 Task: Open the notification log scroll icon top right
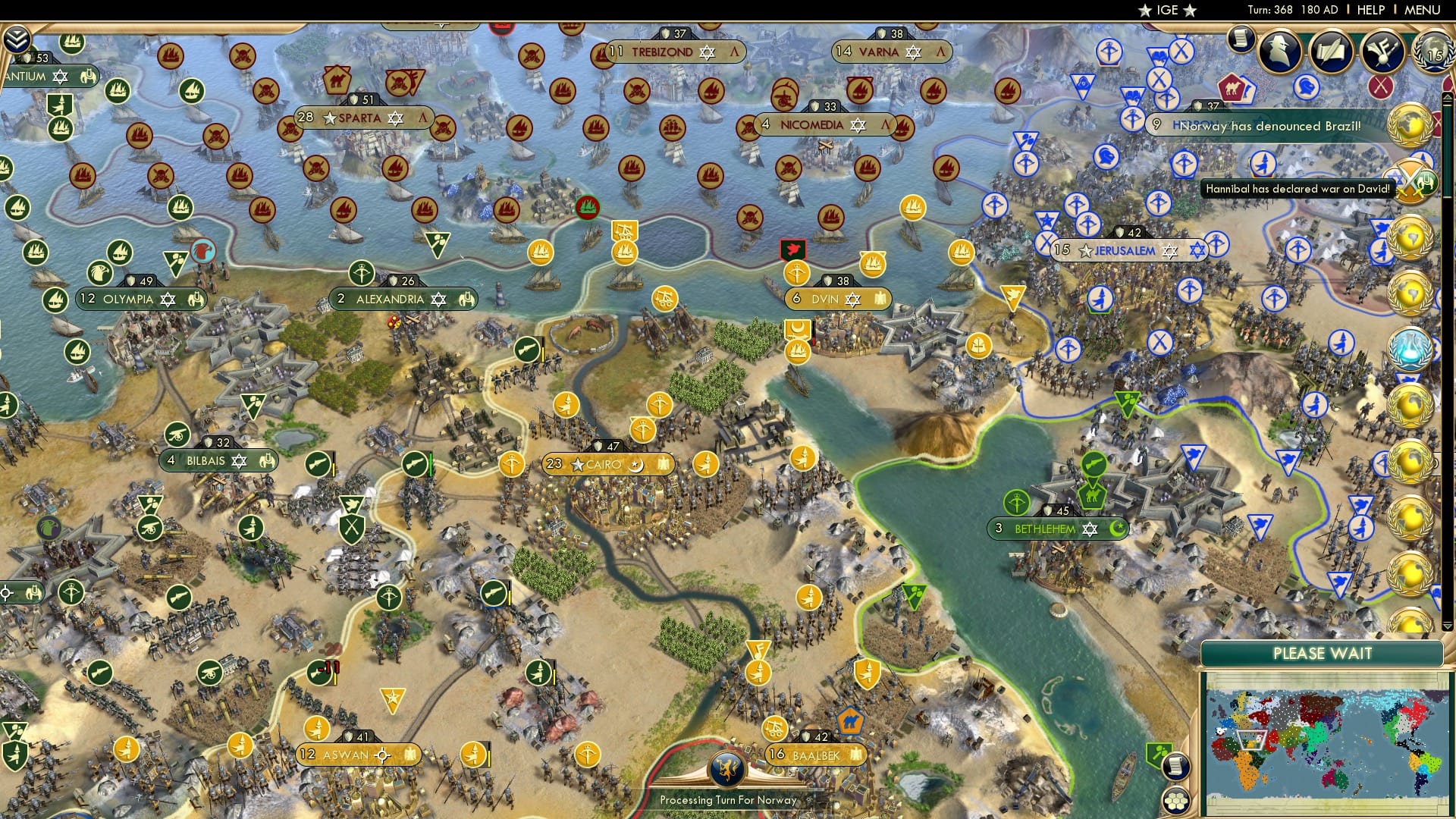click(1241, 42)
